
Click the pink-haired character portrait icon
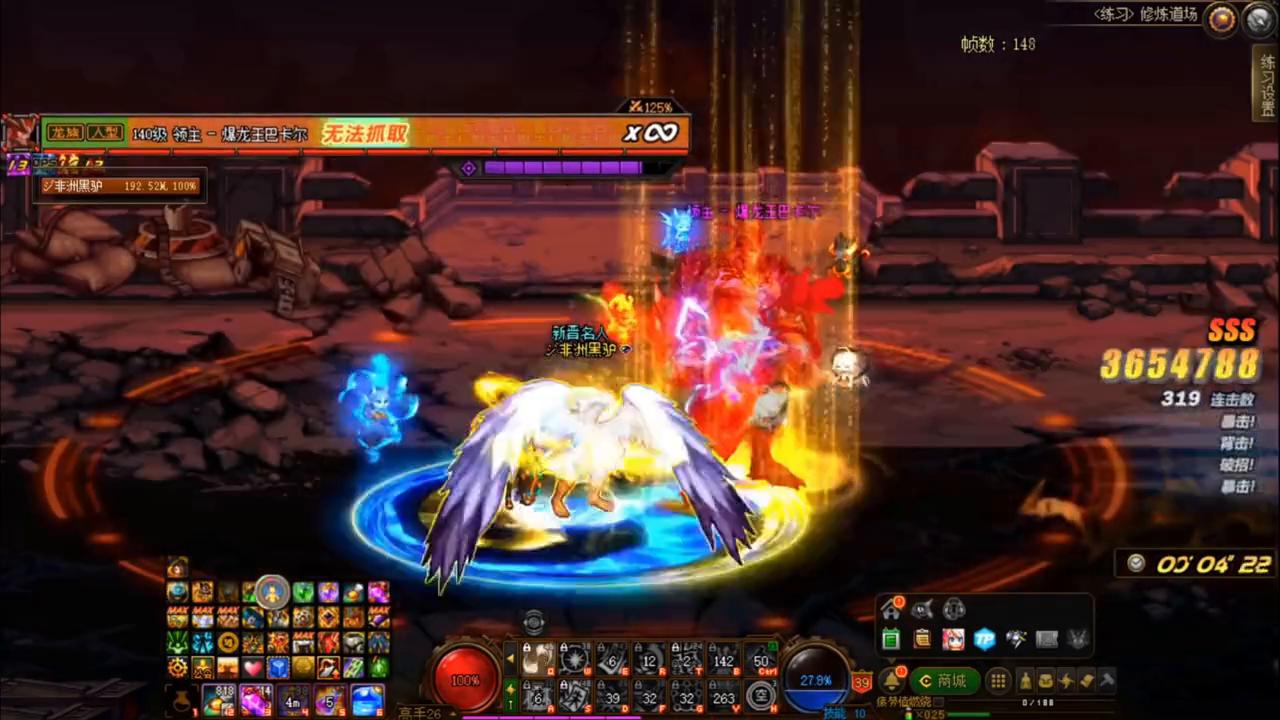[x=953, y=639]
